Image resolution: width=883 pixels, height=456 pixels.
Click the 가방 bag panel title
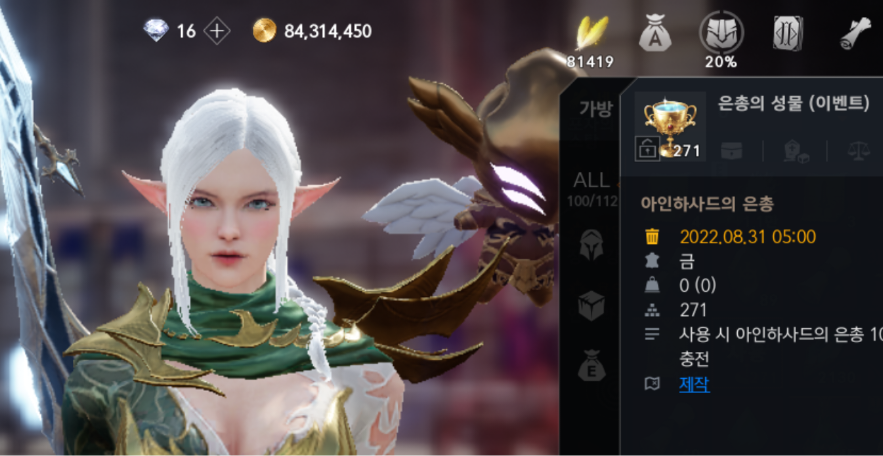click(x=595, y=109)
